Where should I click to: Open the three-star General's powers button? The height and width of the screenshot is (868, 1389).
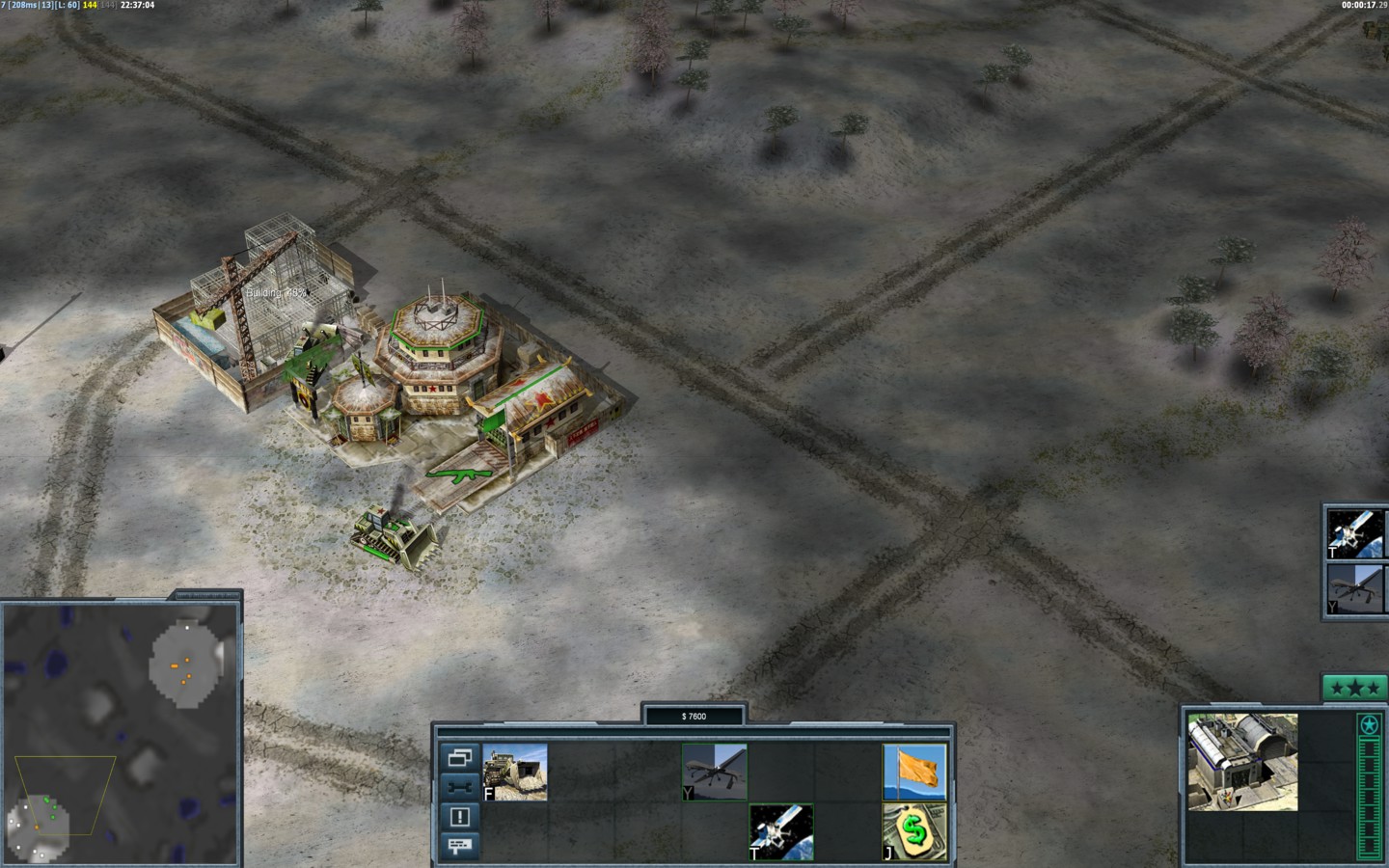tap(1353, 688)
